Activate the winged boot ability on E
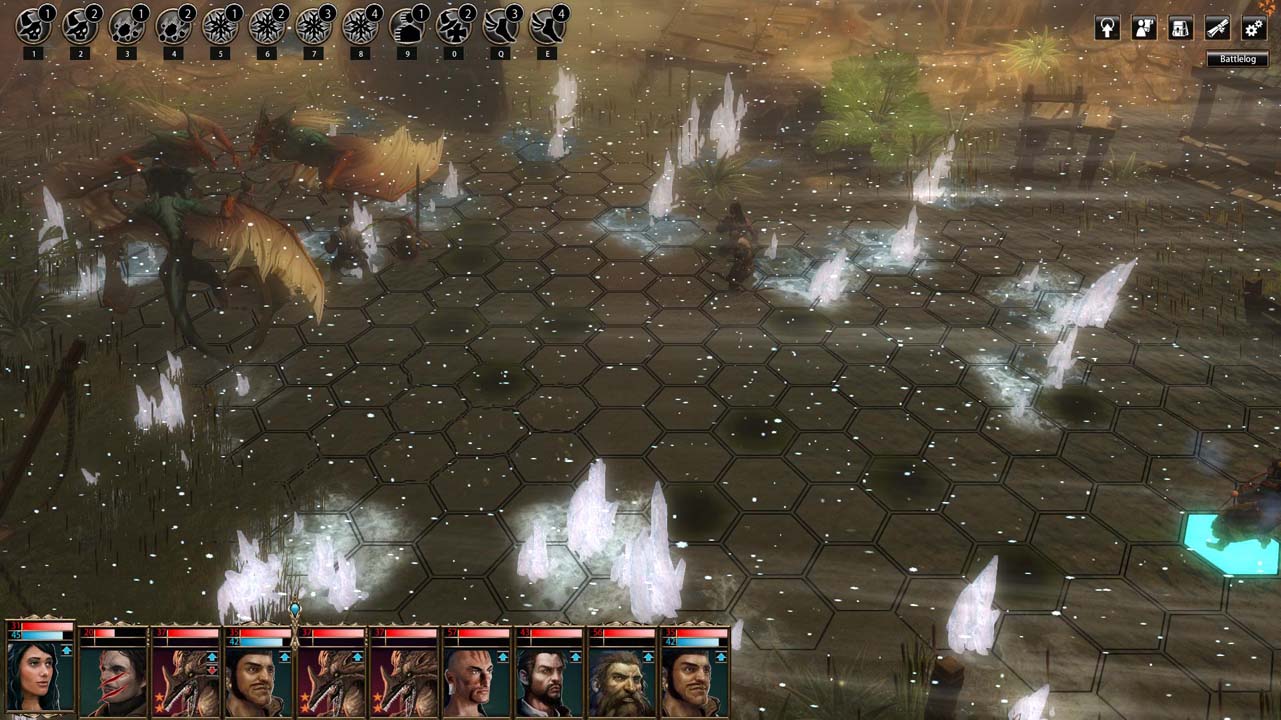The height and width of the screenshot is (720, 1281). coord(546,27)
